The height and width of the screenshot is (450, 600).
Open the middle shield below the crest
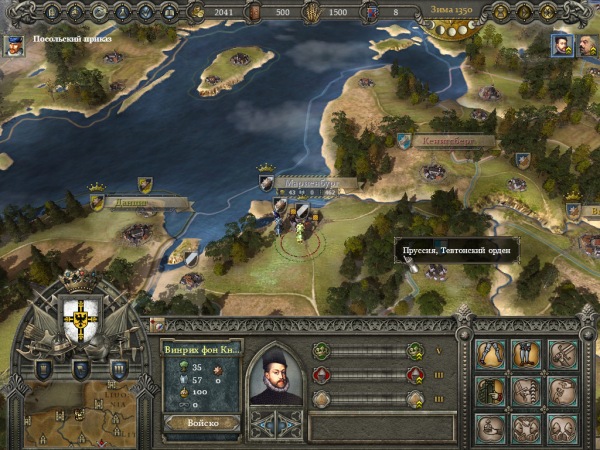80,371
